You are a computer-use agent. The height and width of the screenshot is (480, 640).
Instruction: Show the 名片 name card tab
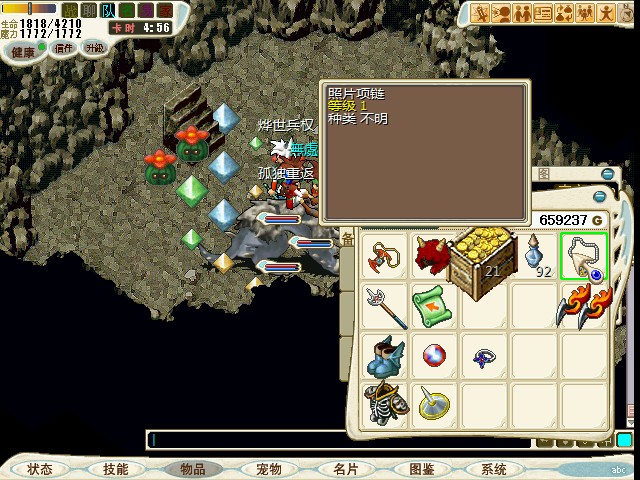(x=345, y=469)
